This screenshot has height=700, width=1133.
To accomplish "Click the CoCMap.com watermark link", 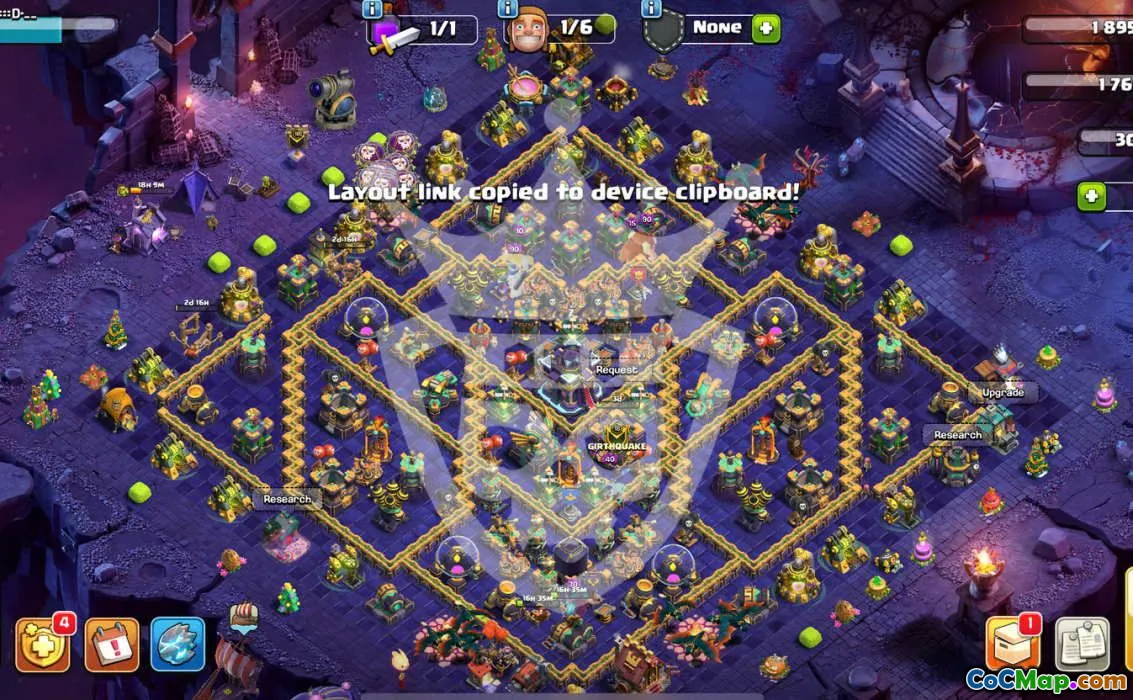I will (1046, 682).
